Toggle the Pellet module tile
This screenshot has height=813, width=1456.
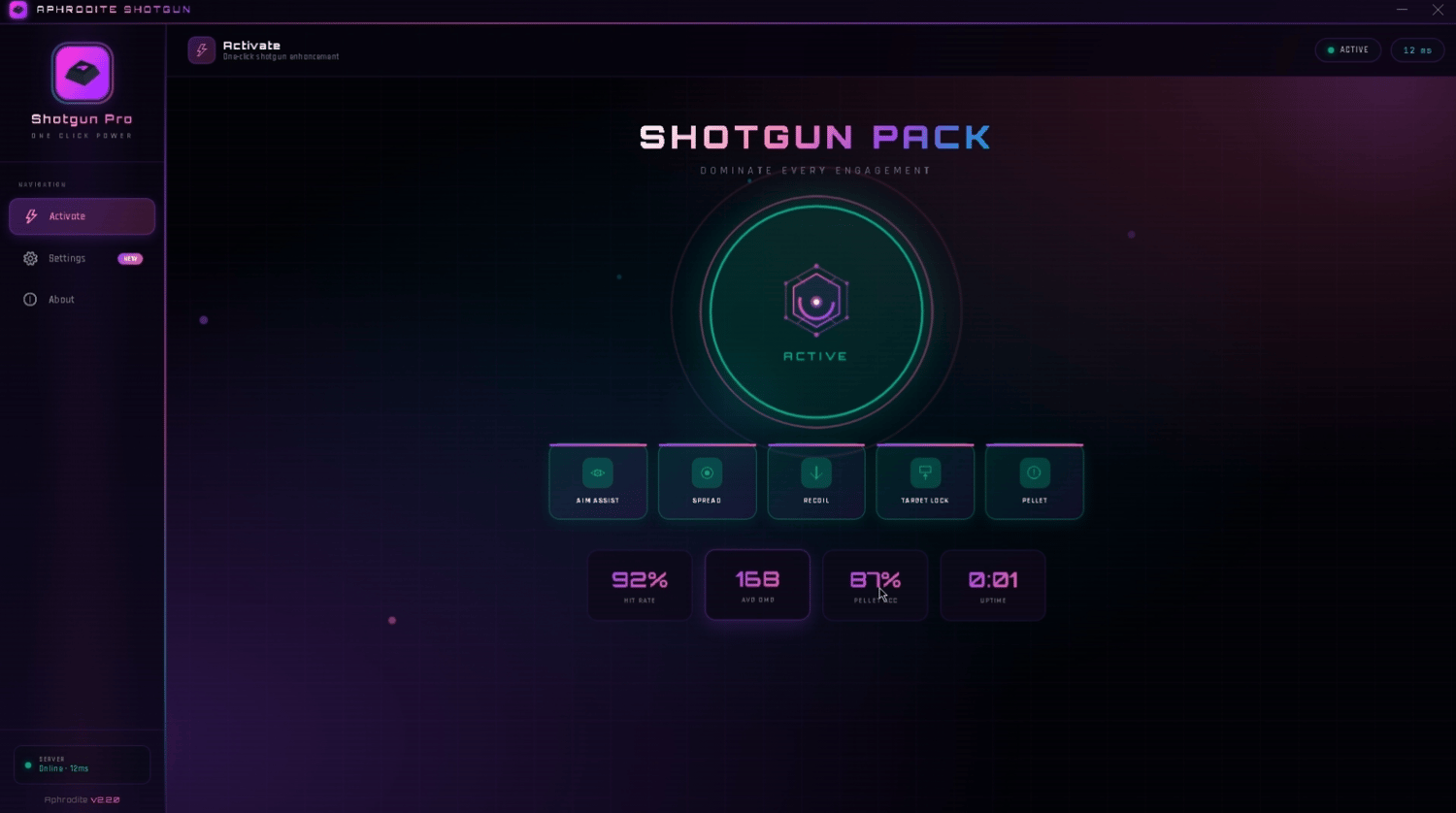(1035, 482)
